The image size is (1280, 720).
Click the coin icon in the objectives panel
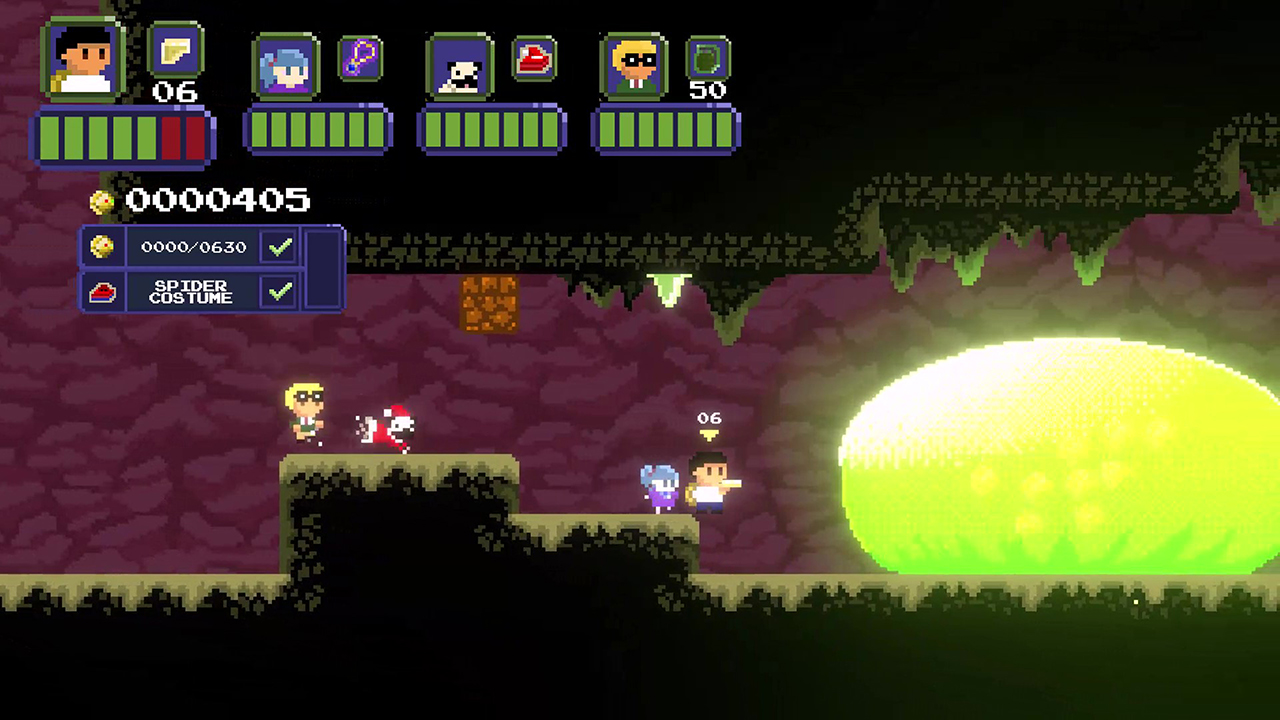point(103,247)
